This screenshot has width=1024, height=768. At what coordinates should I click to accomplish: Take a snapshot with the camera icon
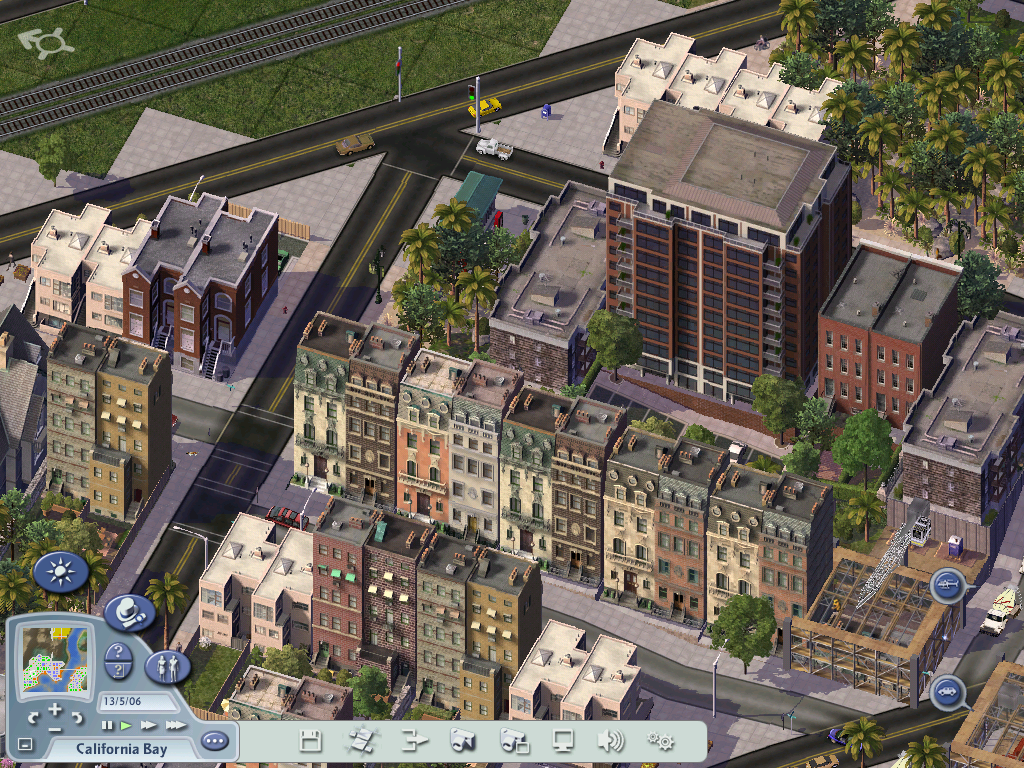[x=462, y=741]
